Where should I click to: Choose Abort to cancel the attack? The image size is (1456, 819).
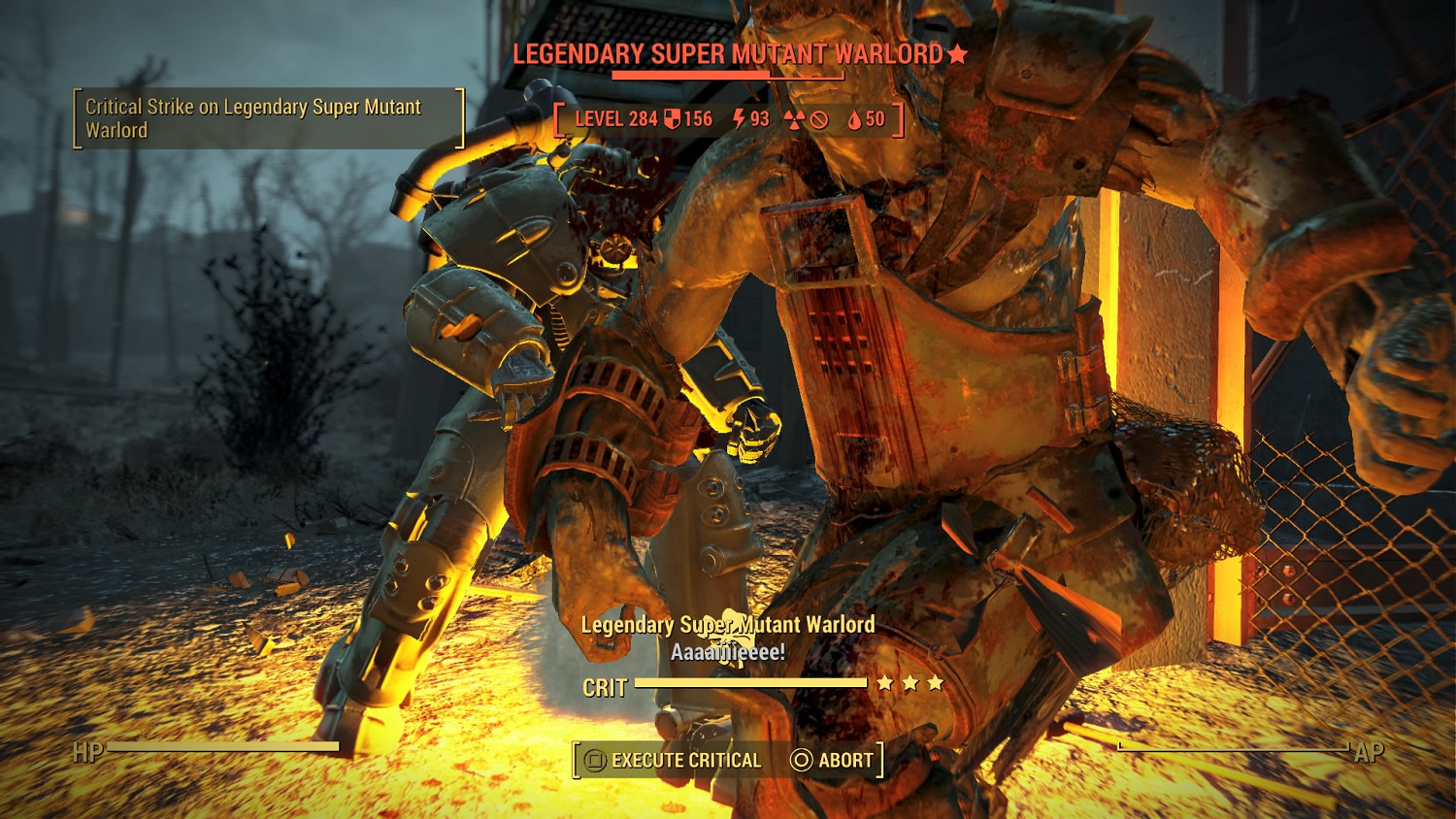[833, 761]
